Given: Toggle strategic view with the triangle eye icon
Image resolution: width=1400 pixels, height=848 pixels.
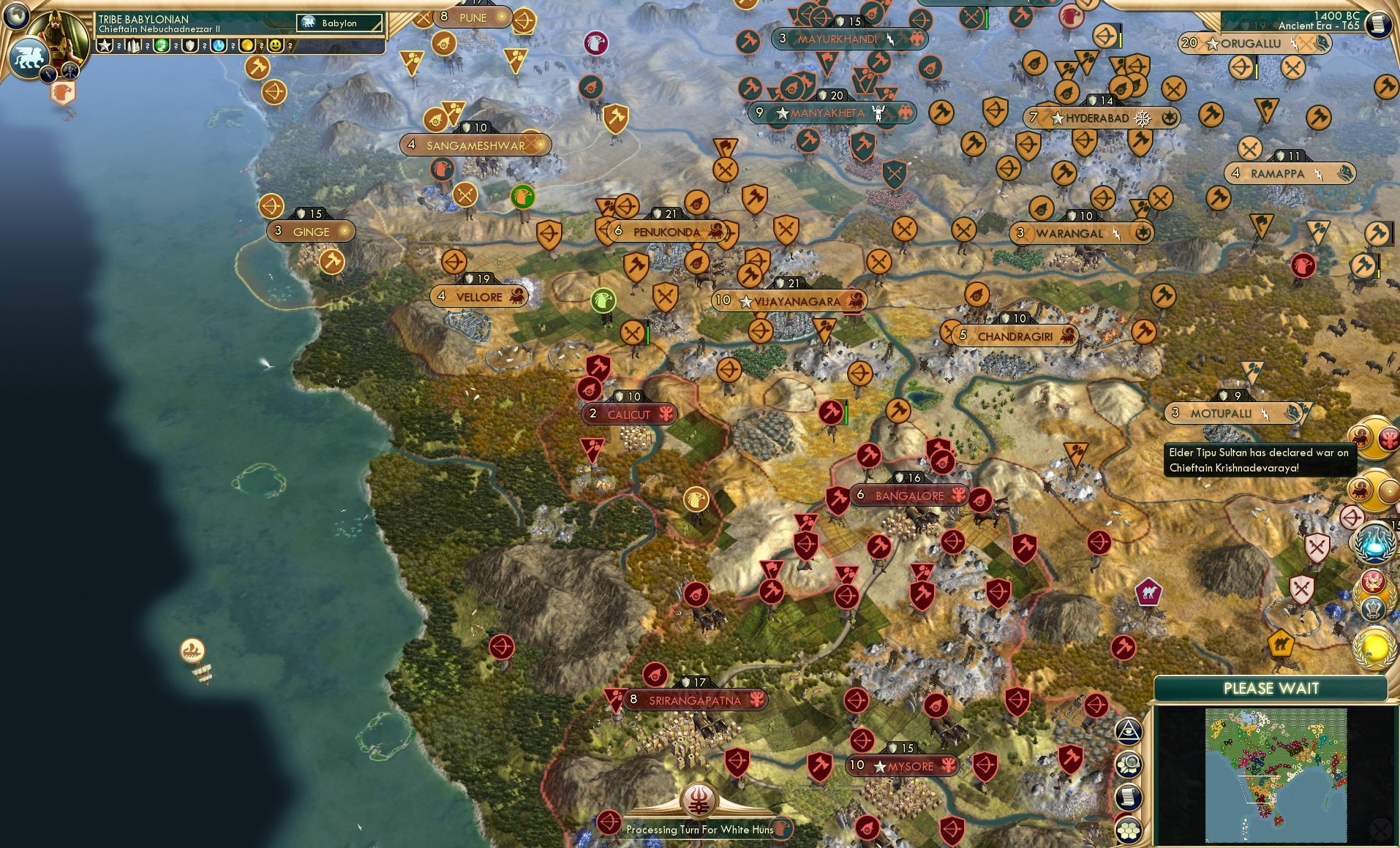Looking at the screenshot, I should click(1128, 731).
